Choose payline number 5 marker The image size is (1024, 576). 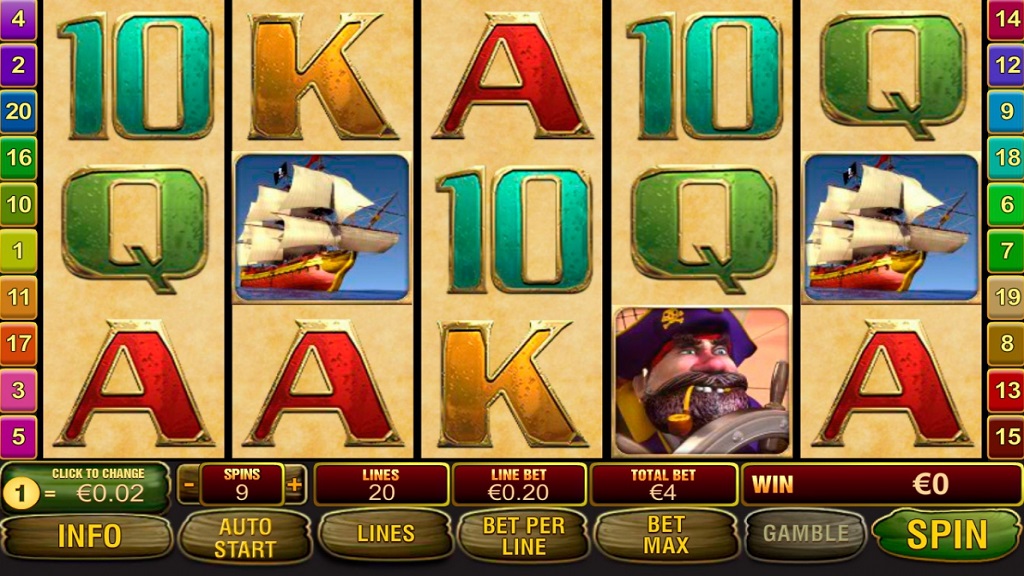click(18, 436)
